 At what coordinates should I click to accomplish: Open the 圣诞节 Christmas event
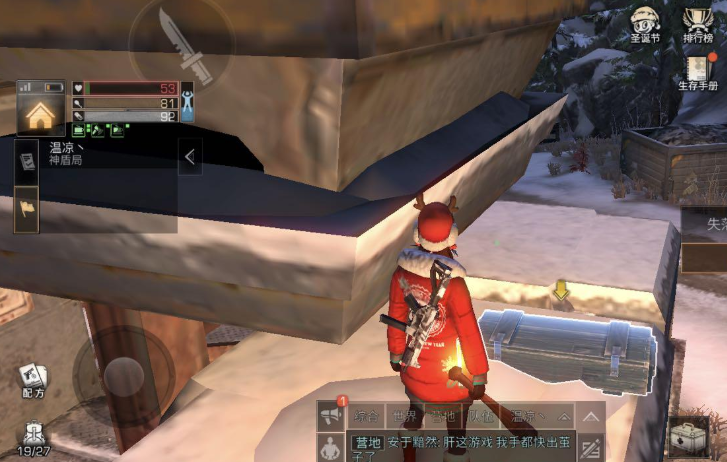pos(645,23)
